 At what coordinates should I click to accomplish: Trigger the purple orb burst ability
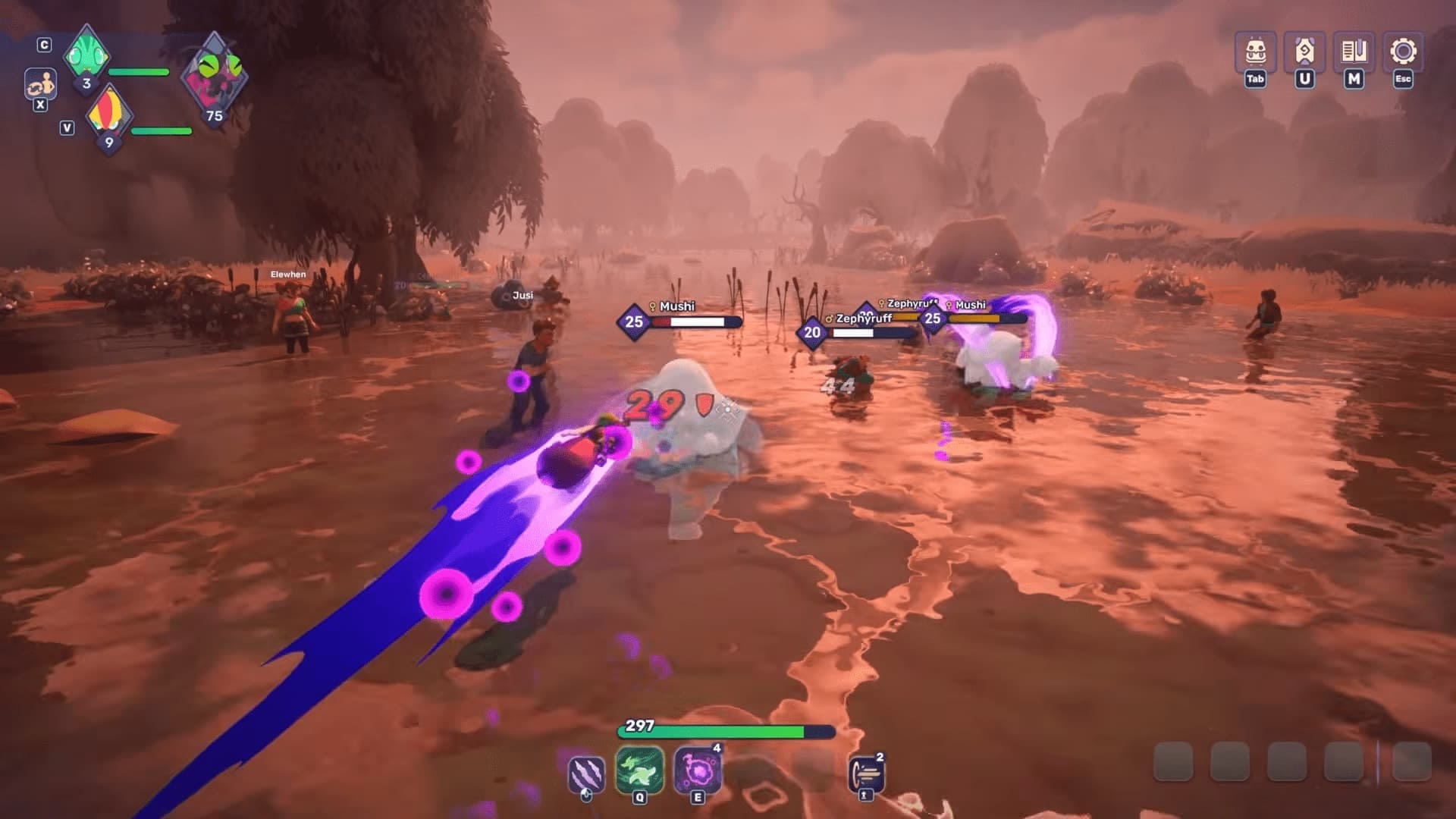[x=697, y=770]
